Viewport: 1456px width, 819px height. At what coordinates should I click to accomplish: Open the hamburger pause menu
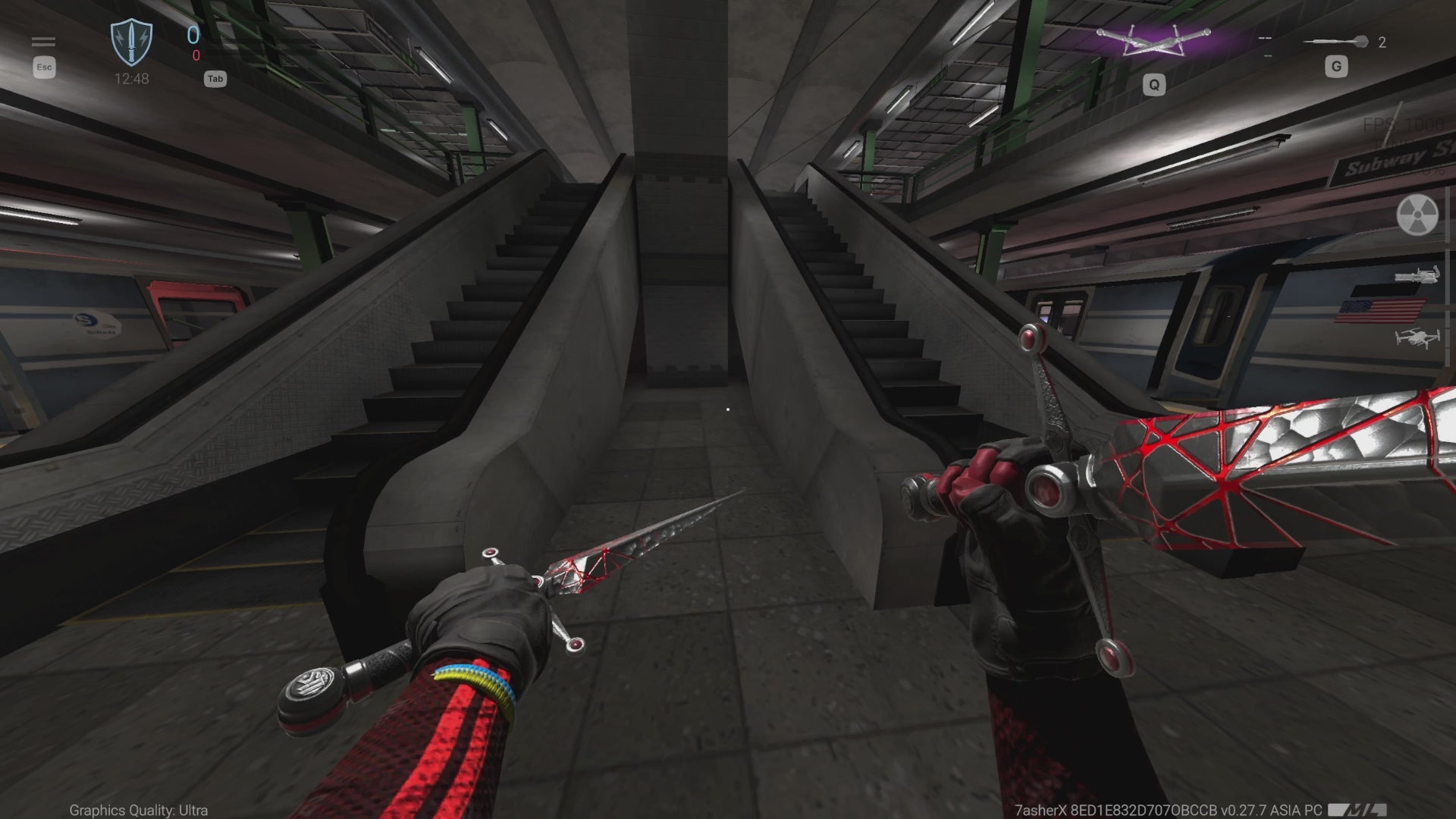43,42
